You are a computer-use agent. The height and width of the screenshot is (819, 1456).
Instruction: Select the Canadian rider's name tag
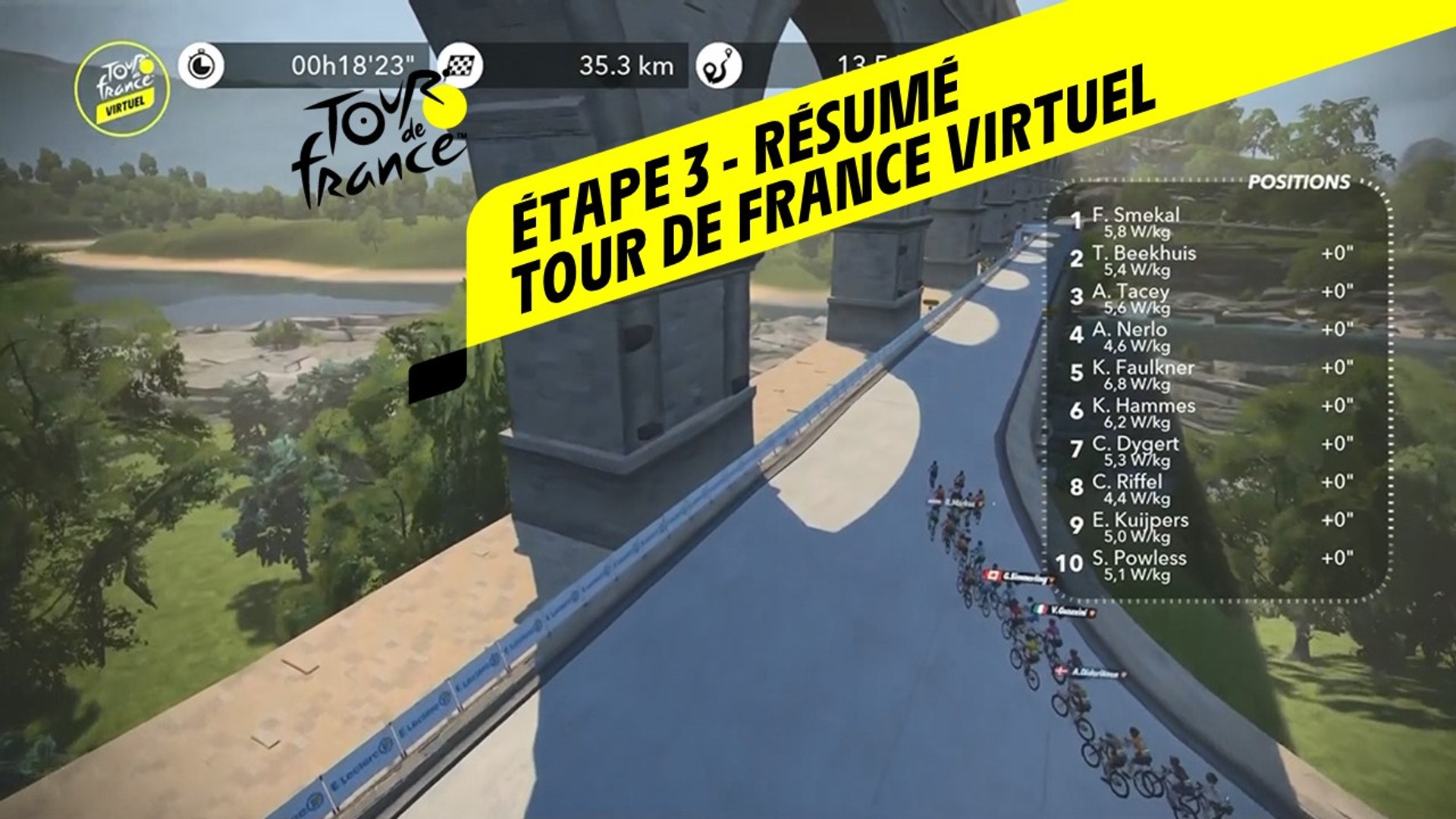coord(1018,577)
